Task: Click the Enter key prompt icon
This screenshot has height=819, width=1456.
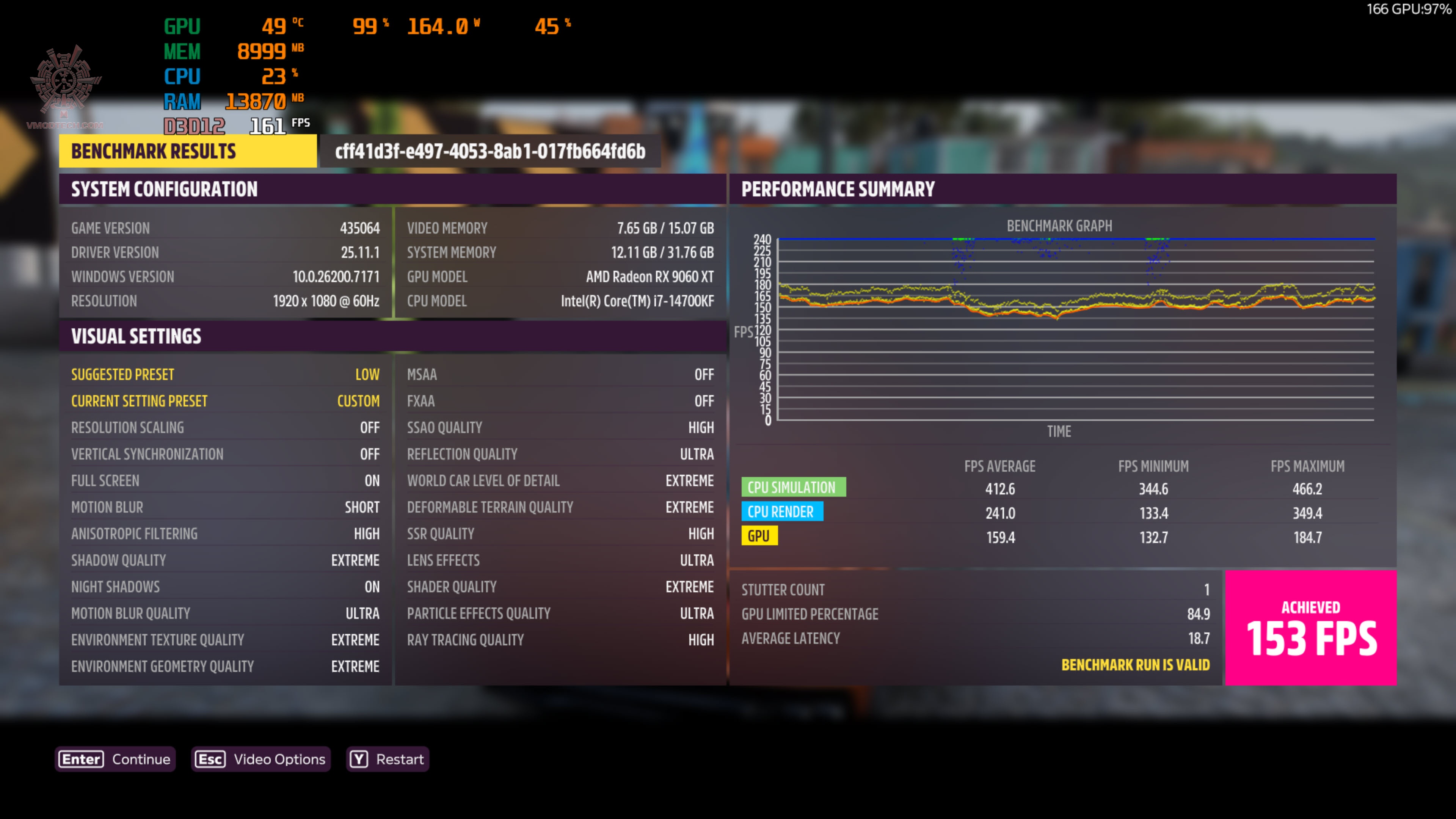Action: pyautogui.click(x=80, y=759)
